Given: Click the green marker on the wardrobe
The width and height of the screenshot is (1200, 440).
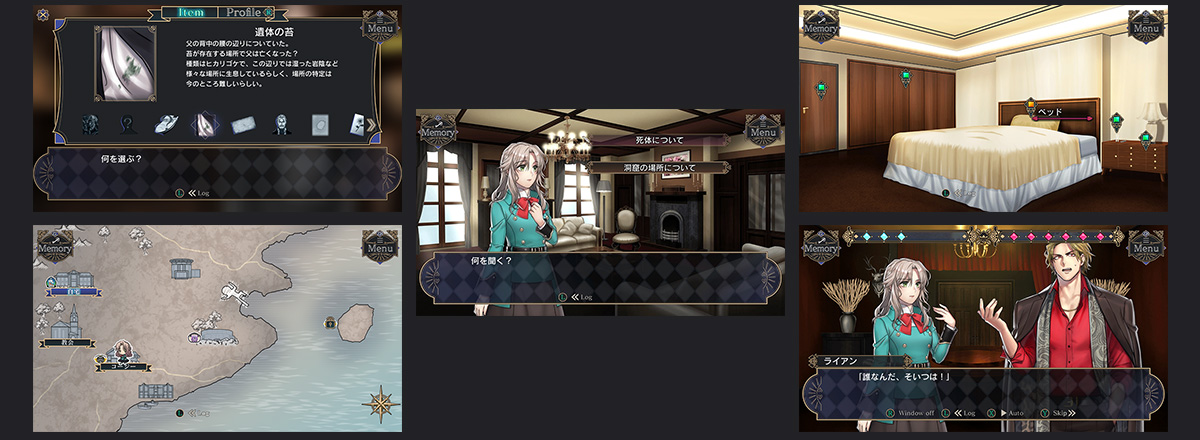Looking at the screenshot, I should pos(905,75).
